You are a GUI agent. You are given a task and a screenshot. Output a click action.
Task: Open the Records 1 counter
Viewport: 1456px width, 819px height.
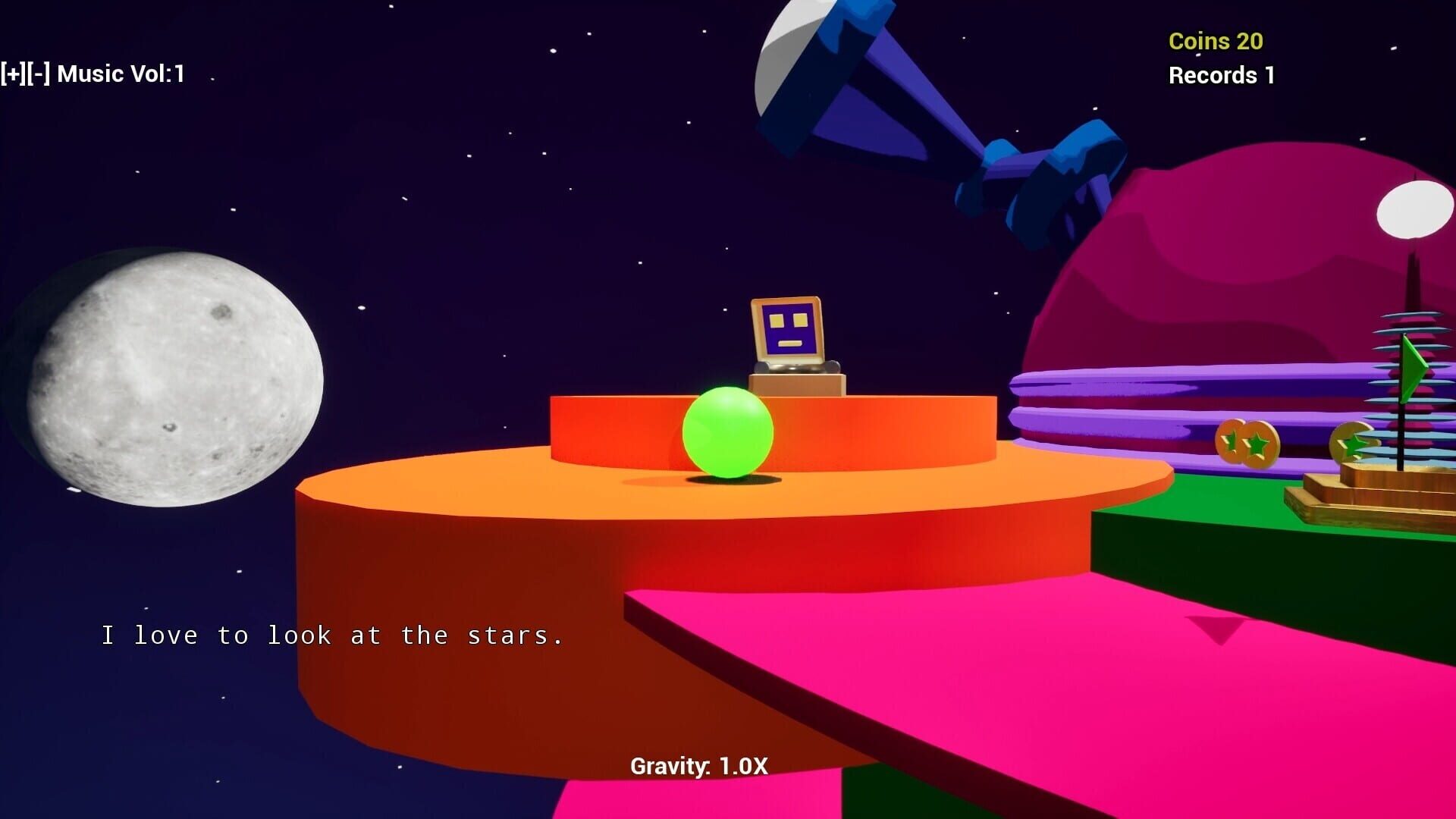pyautogui.click(x=1221, y=76)
